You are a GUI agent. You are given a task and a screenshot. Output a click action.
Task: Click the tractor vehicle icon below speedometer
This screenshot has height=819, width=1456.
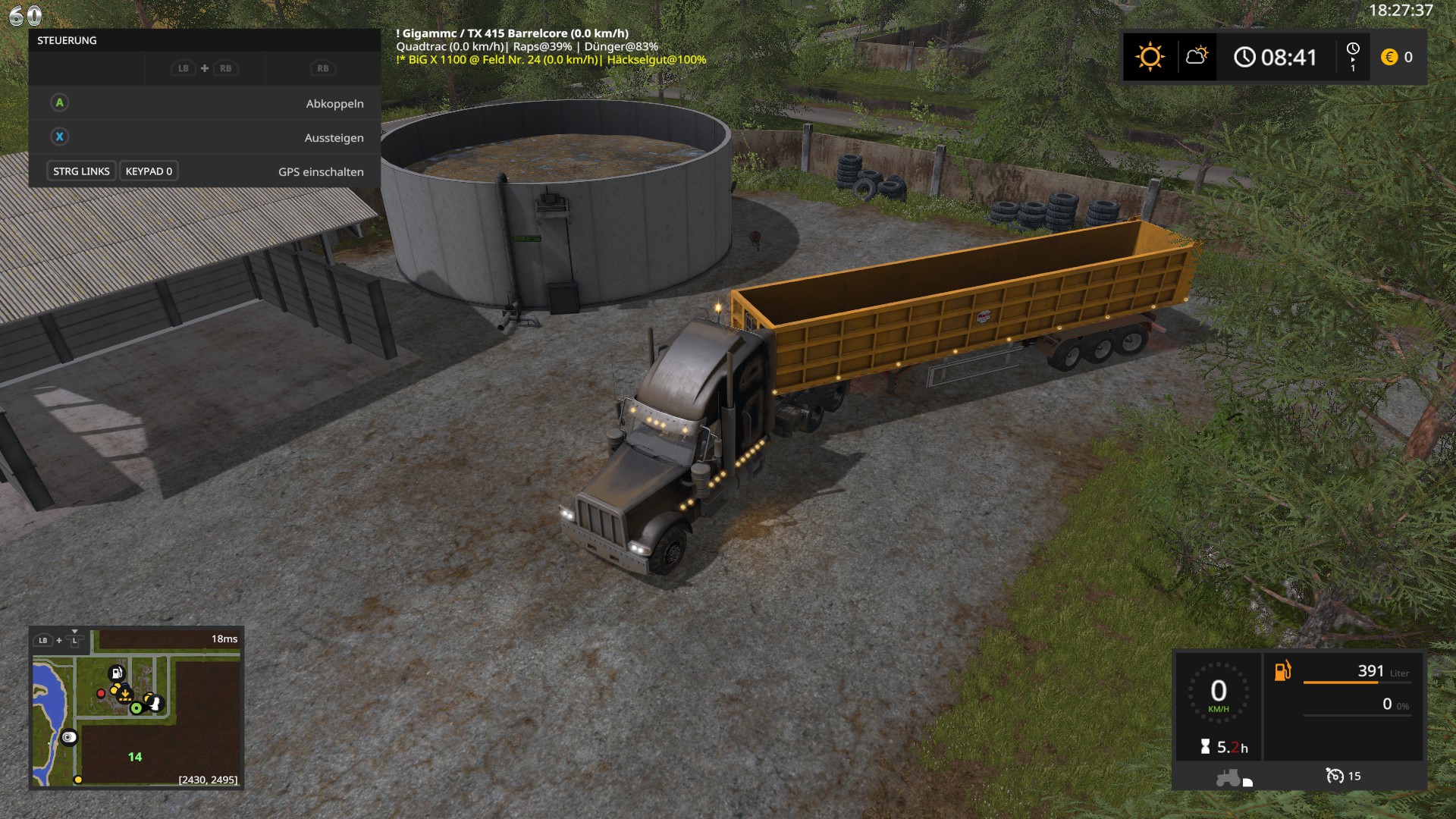(1229, 777)
